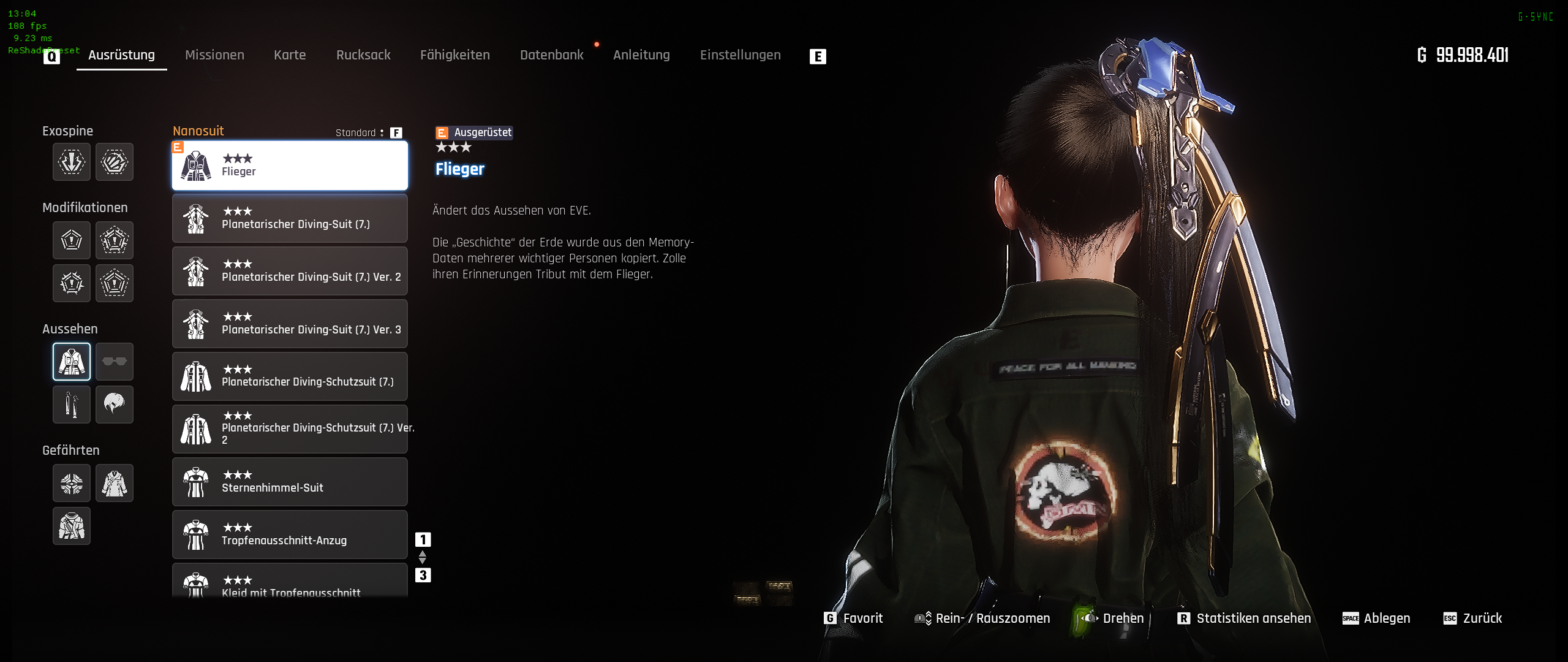Select Planetarischer Diving-Schutzsuit (7.) Ver. 2
The height and width of the screenshot is (662, 1568).
pyautogui.click(x=290, y=429)
